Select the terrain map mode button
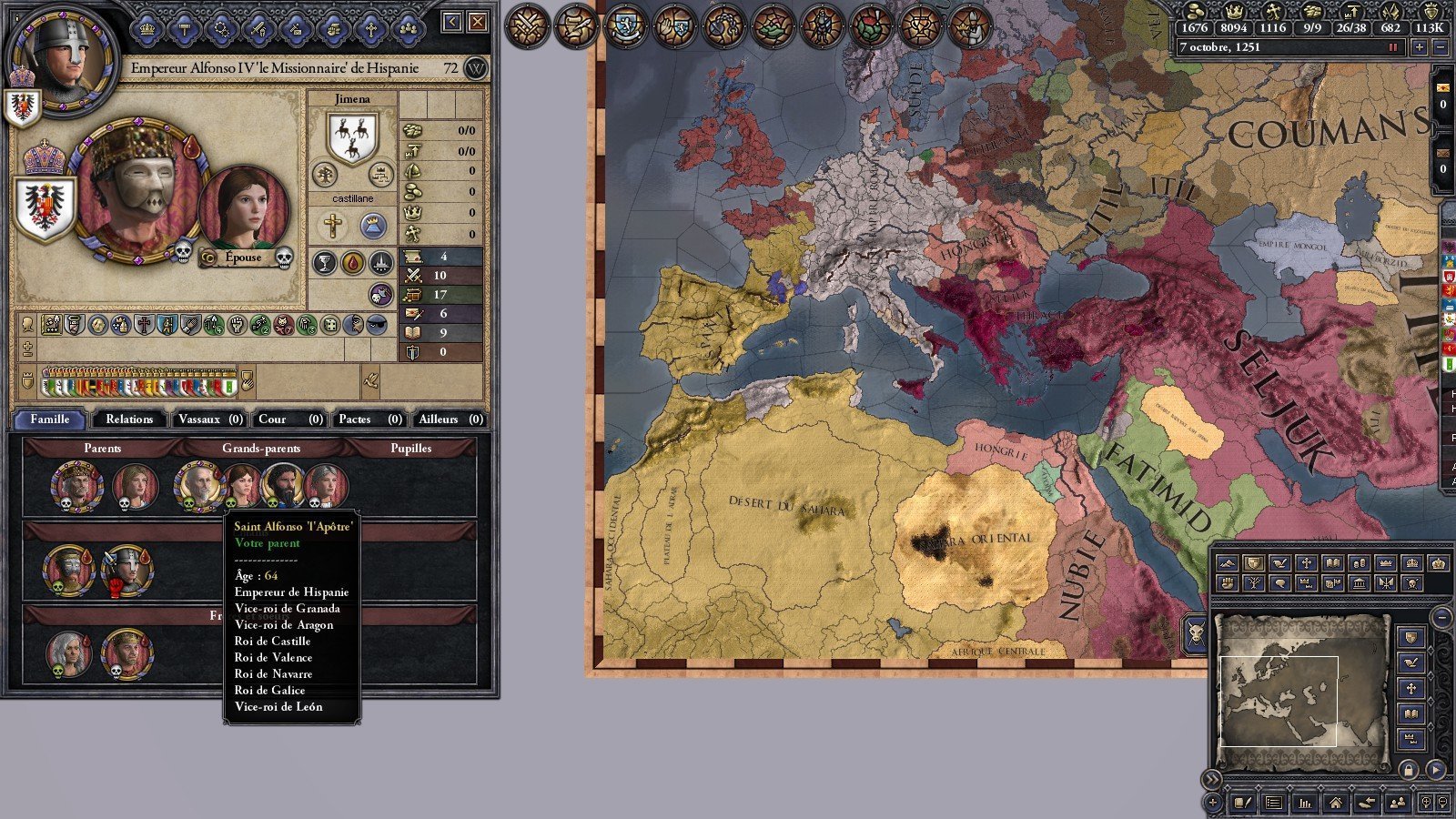Image resolution: width=1456 pixels, height=819 pixels. click(1228, 563)
